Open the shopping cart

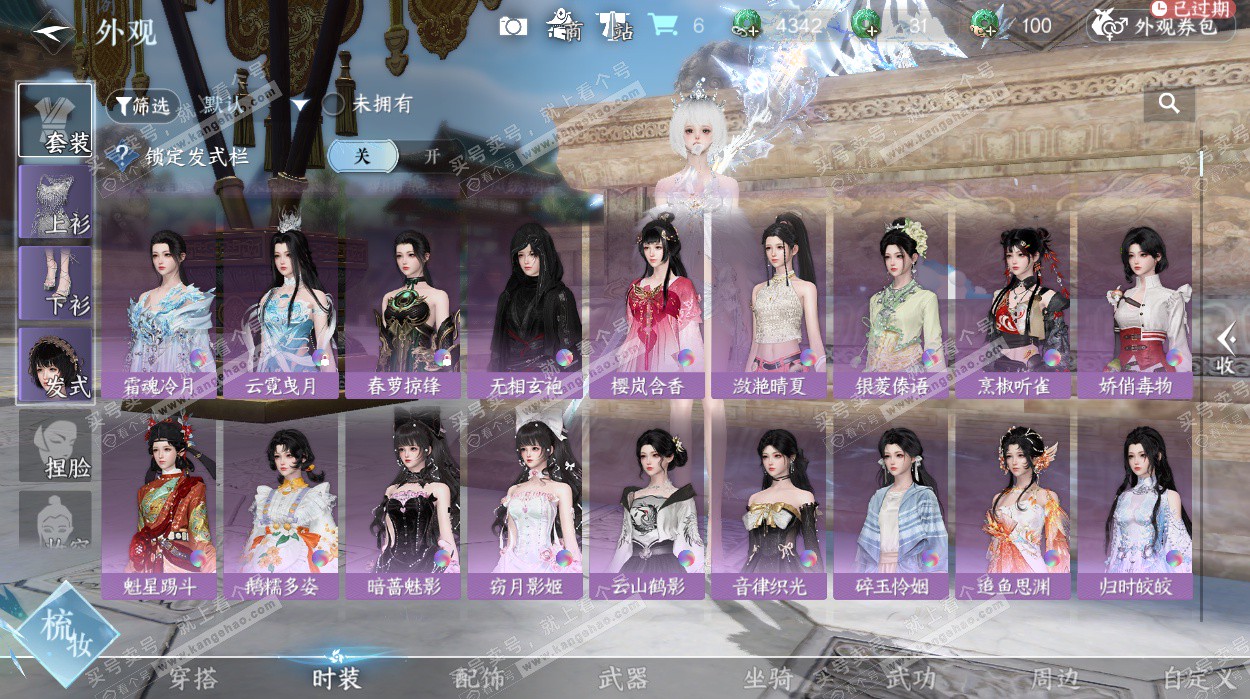click(662, 26)
